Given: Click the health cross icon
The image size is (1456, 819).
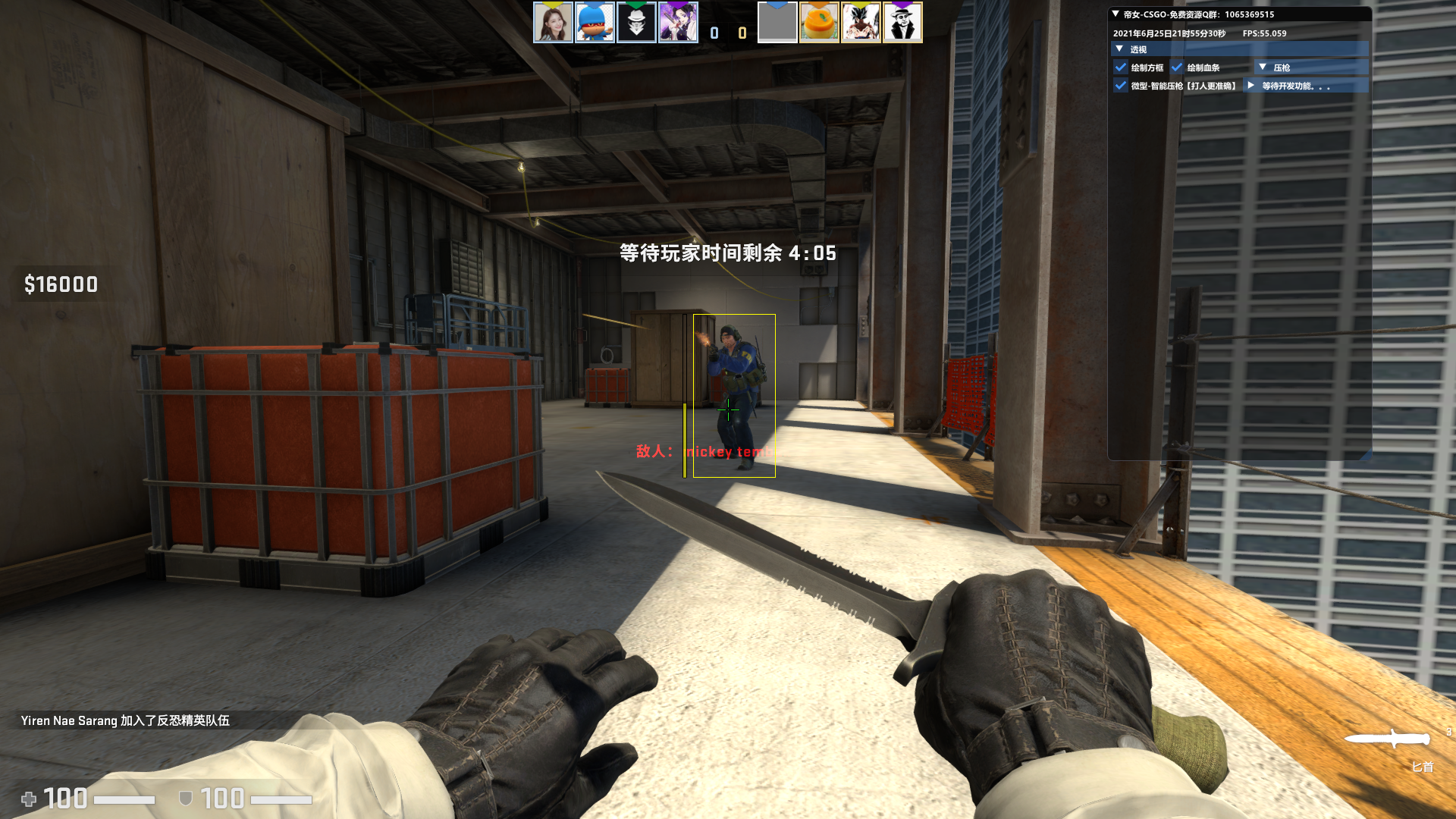Looking at the screenshot, I should (x=29, y=798).
